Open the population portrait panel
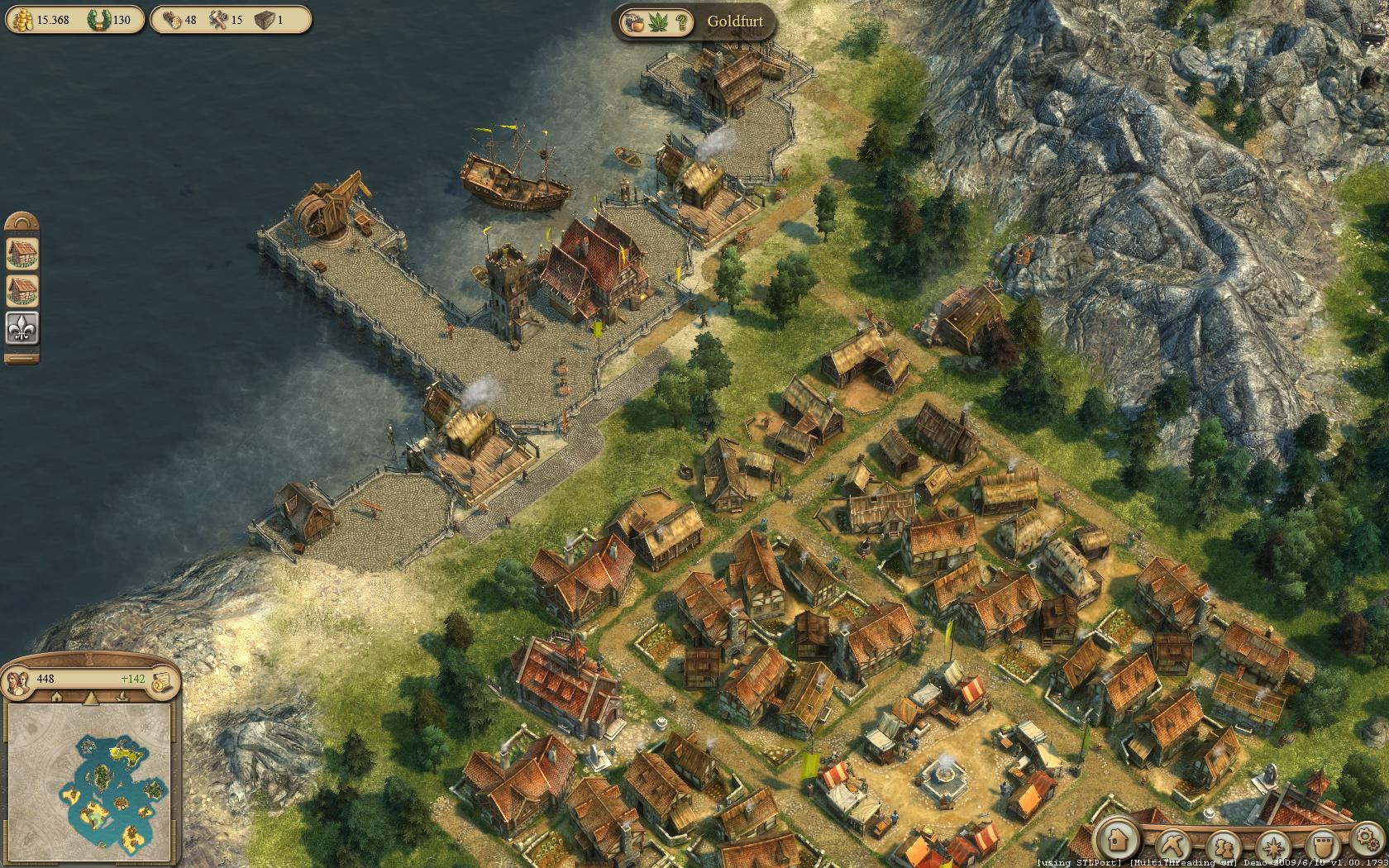 tap(18, 680)
